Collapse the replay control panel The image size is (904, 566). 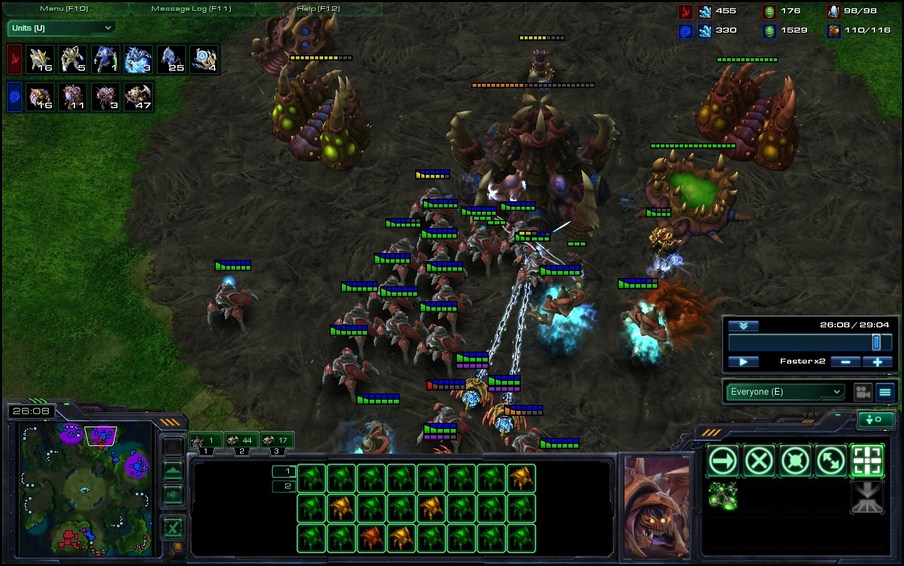[x=742, y=326]
